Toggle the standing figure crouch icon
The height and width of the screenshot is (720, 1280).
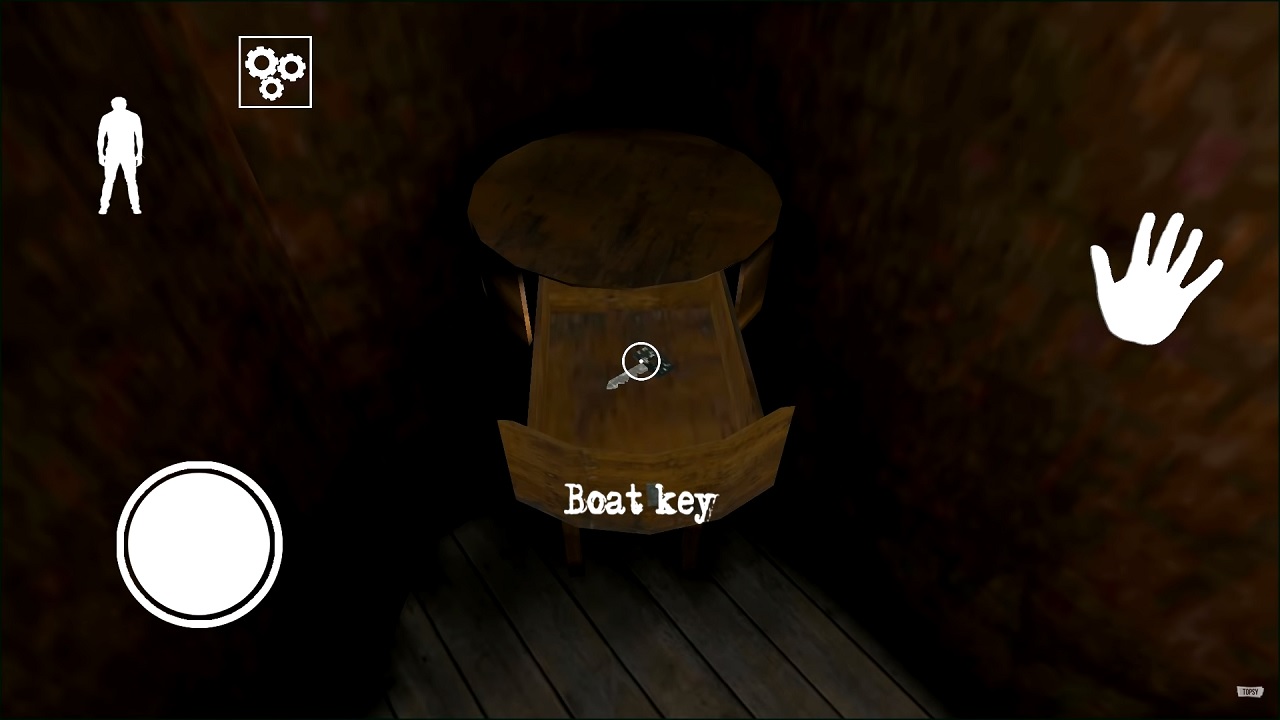coord(120,155)
